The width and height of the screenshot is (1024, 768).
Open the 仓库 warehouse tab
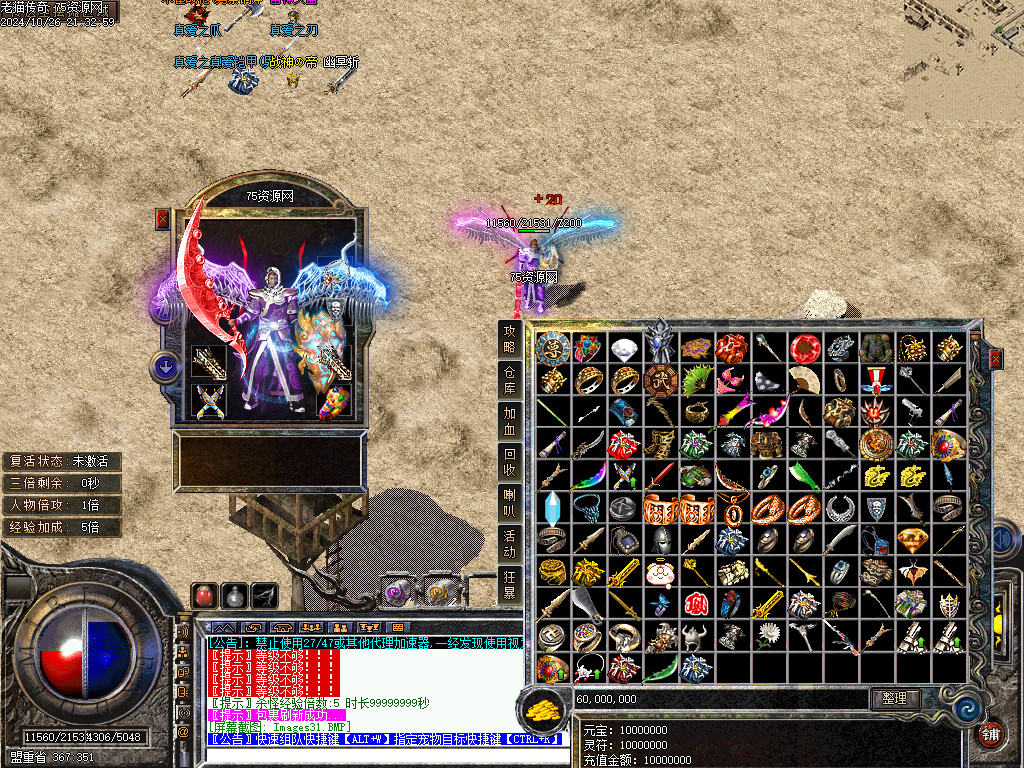click(510, 380)
